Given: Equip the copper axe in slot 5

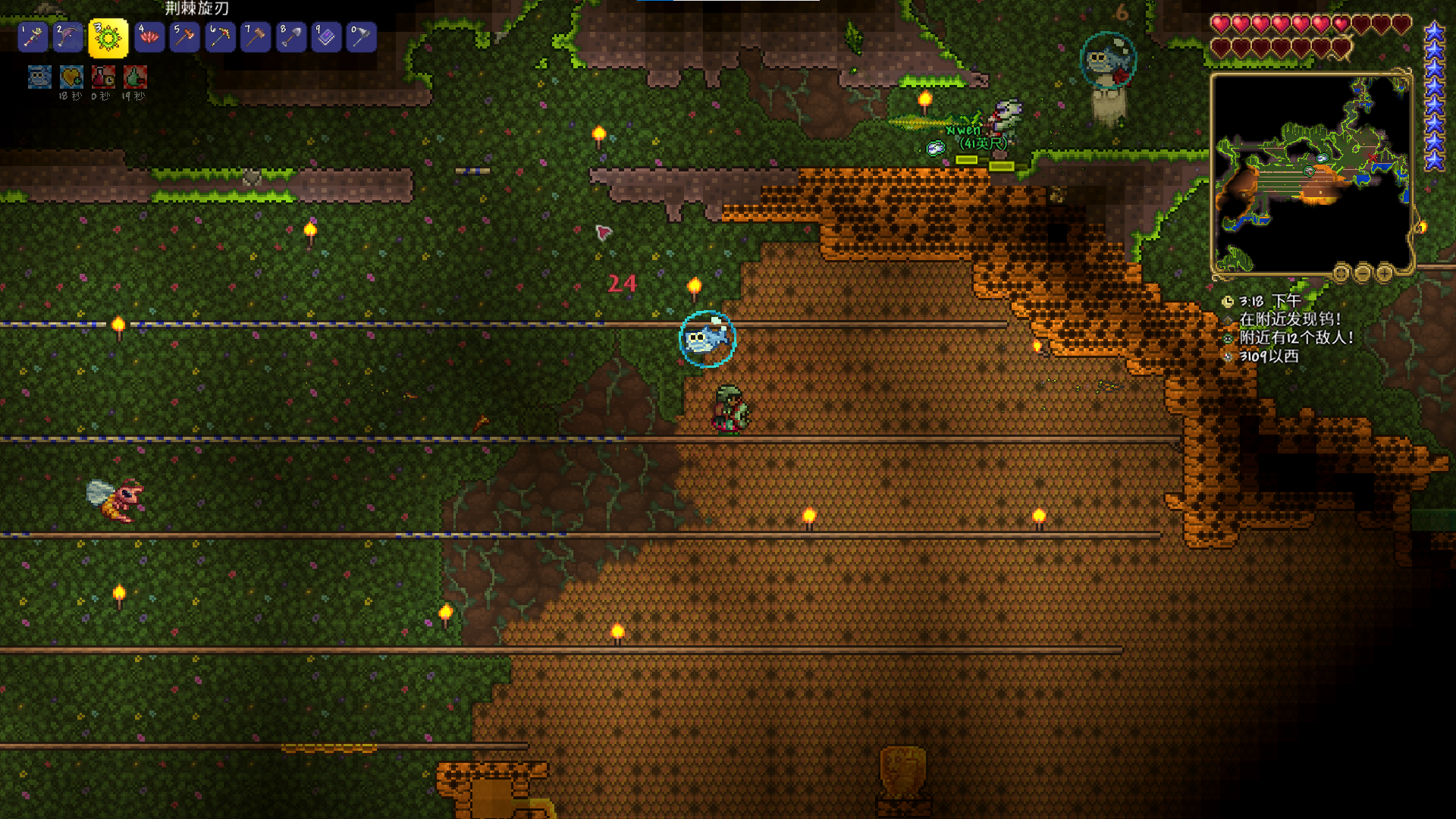Looking at the screenshot, I should [184, 37].
